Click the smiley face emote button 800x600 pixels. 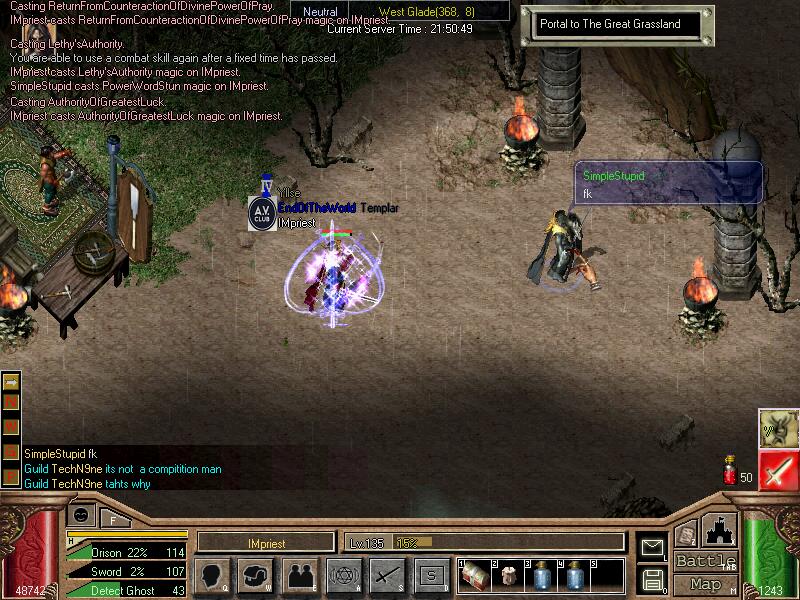pos(81,514)
